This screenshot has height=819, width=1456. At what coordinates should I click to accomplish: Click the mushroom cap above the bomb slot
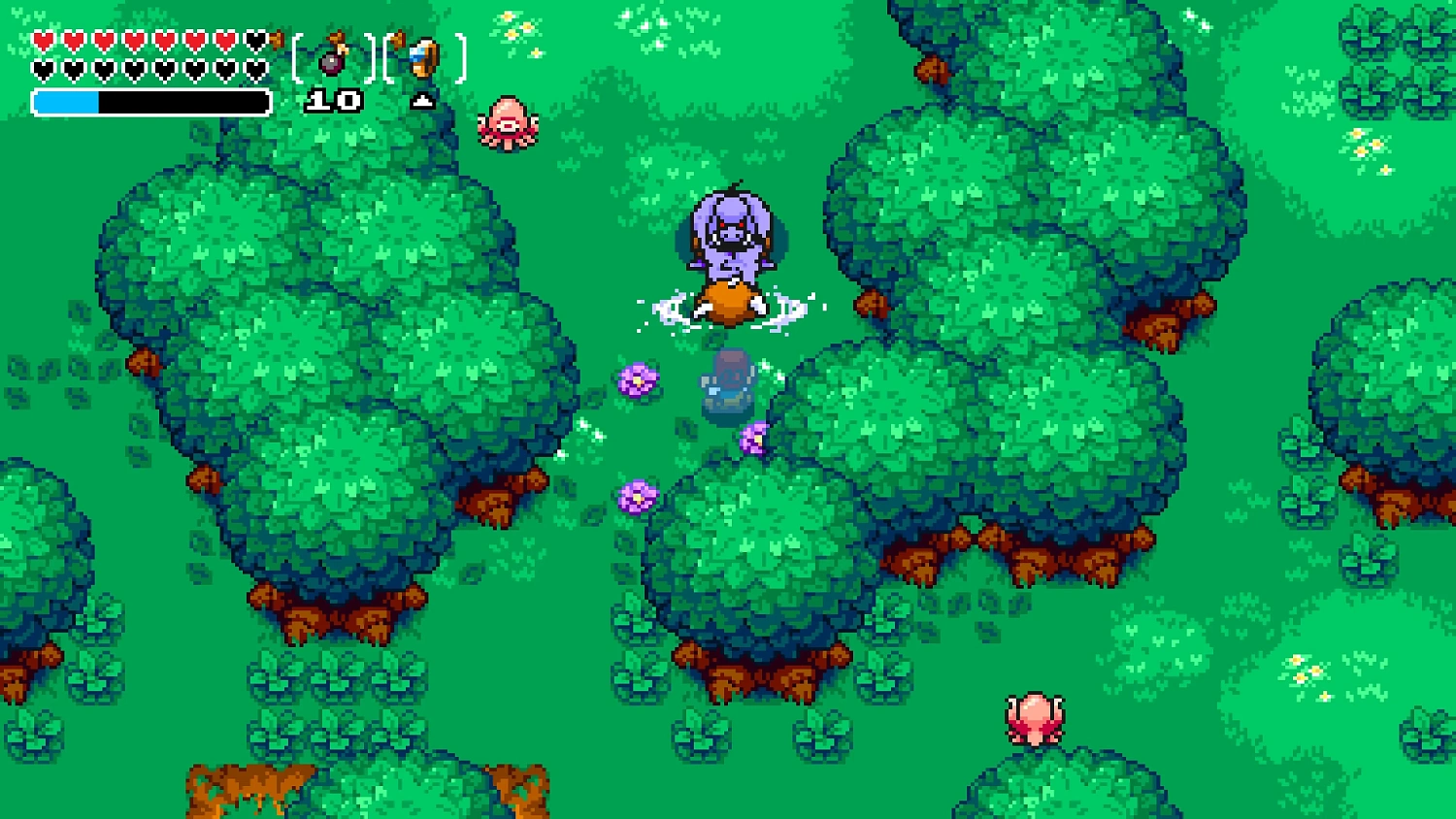337,37
